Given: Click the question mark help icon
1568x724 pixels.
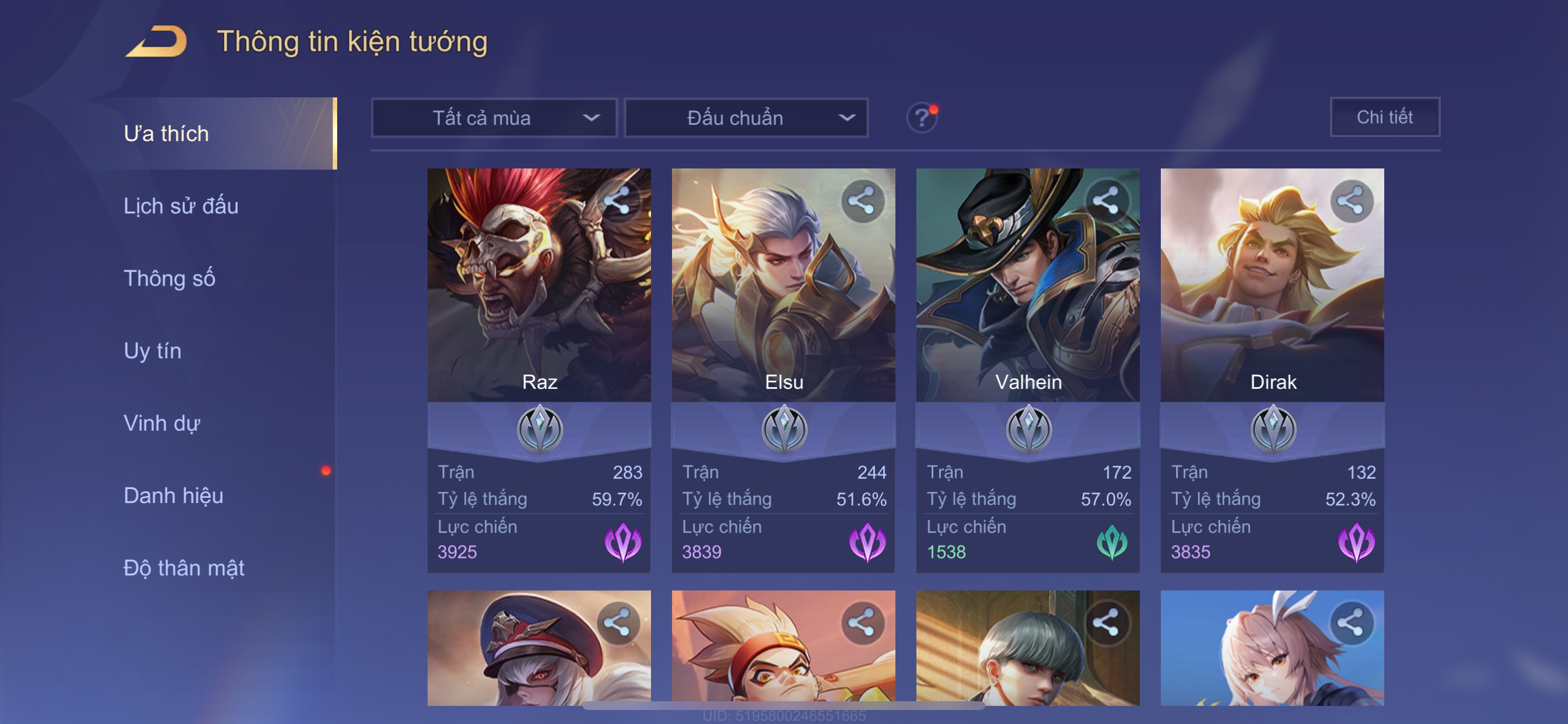Looking at the screenshot, I should point(922,117).
